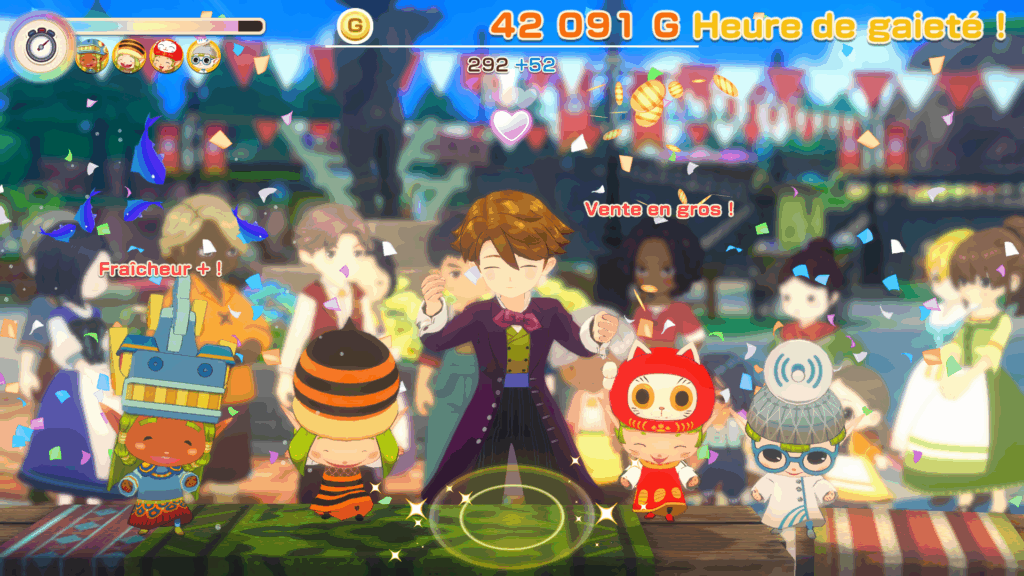Choose the red cat hood character portrait

click(x=166, y=56)
